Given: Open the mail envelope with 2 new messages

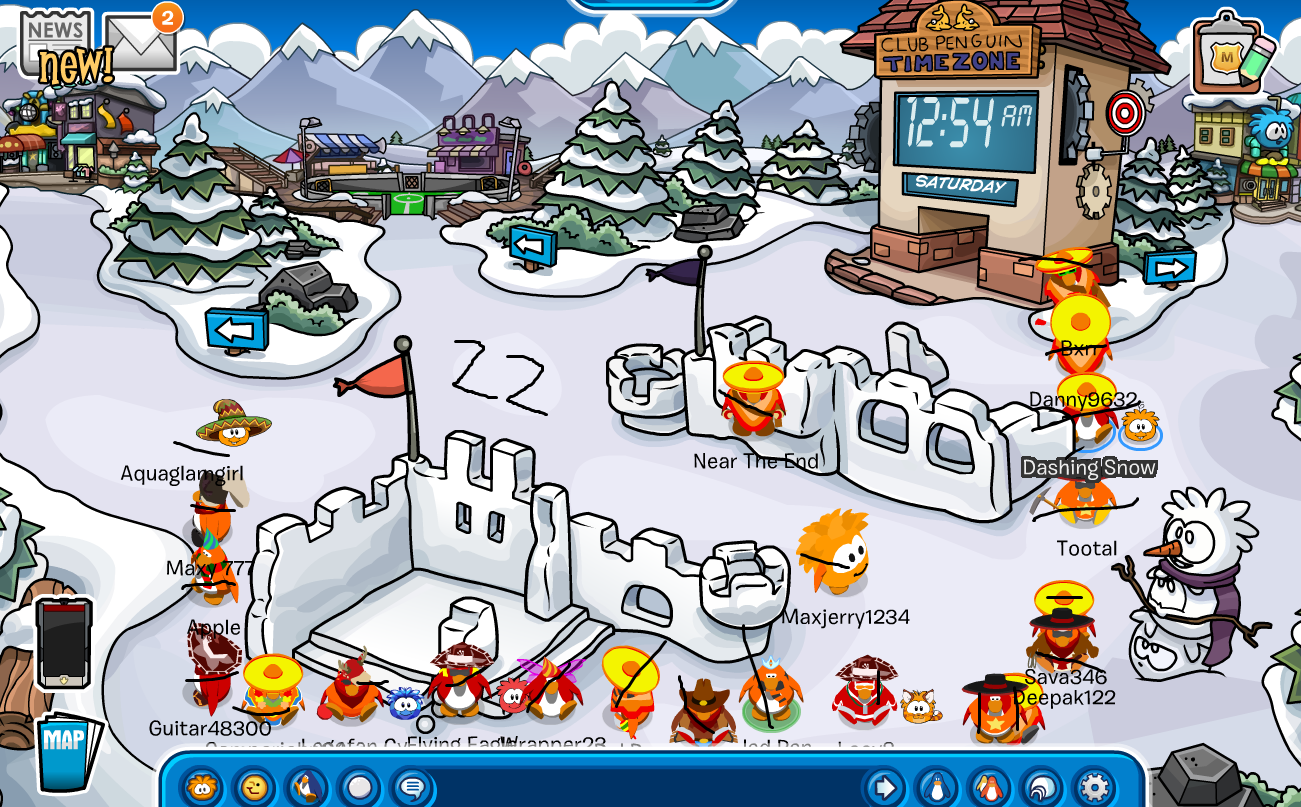Looking at the screenshot, I should 140,44.
